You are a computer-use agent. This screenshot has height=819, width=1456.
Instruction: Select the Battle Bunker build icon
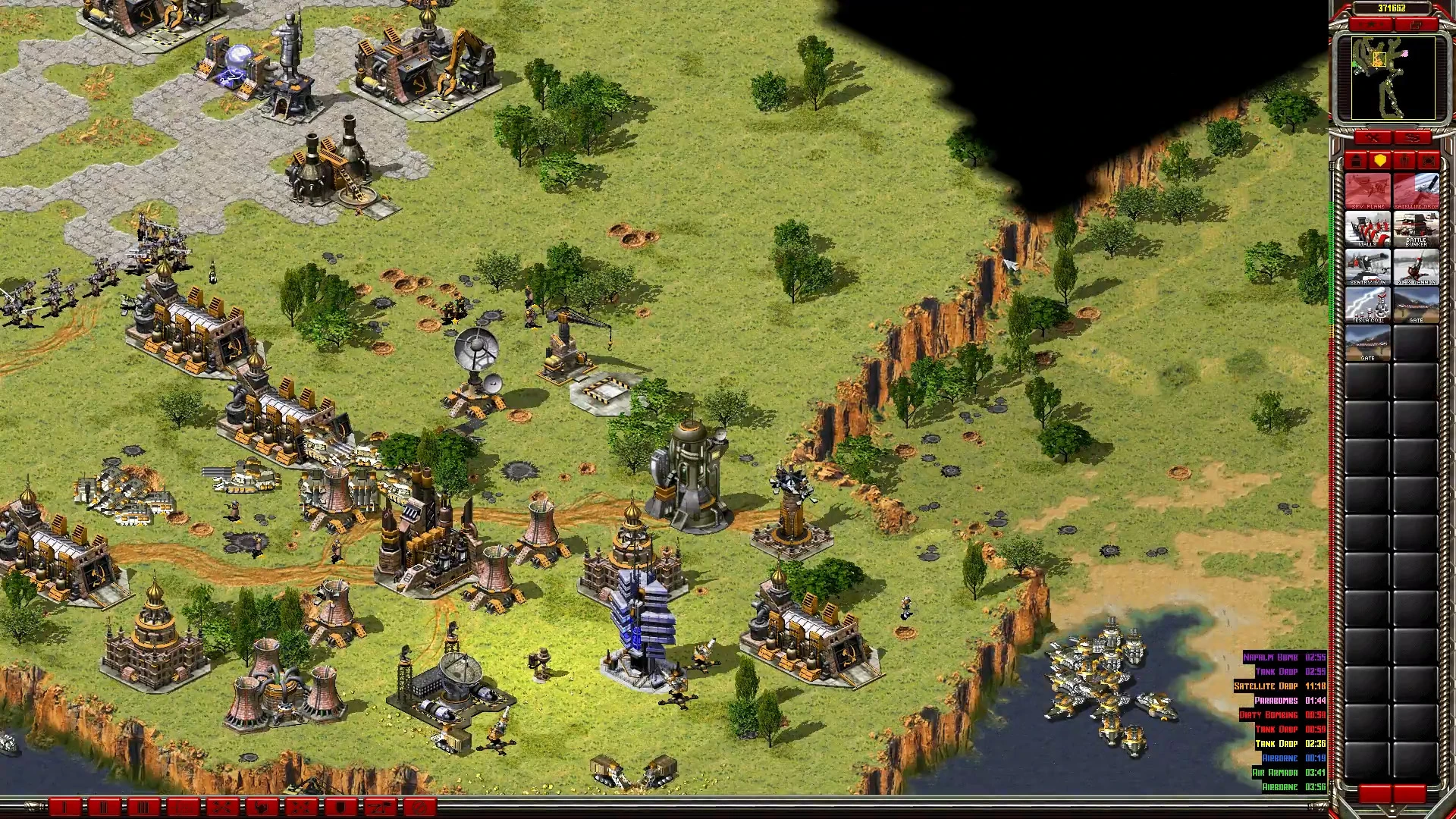pyautogui.click(x=1416, y=229)
